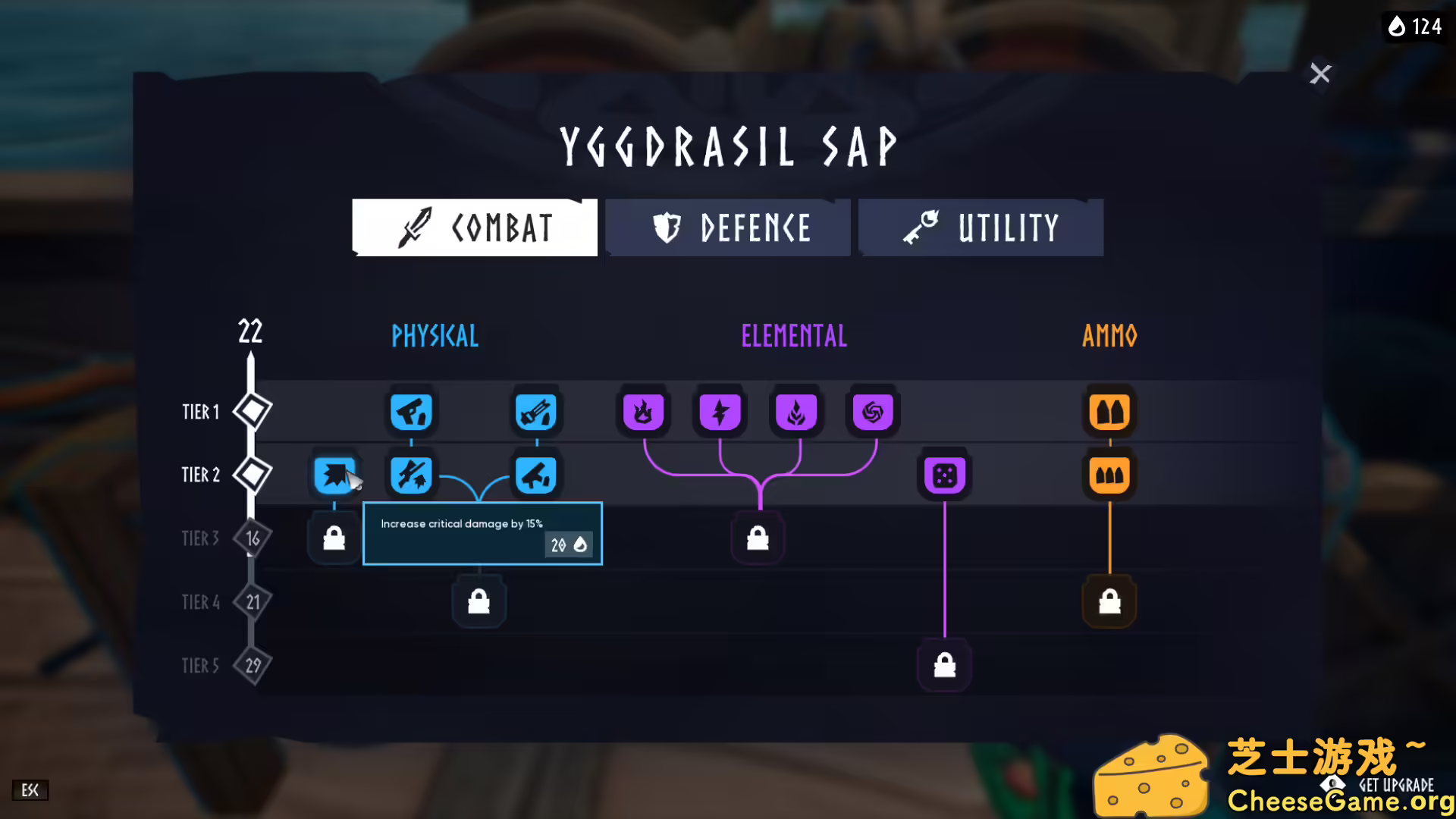Pick the Tier 2 crossed rifle node

(411, 475)
